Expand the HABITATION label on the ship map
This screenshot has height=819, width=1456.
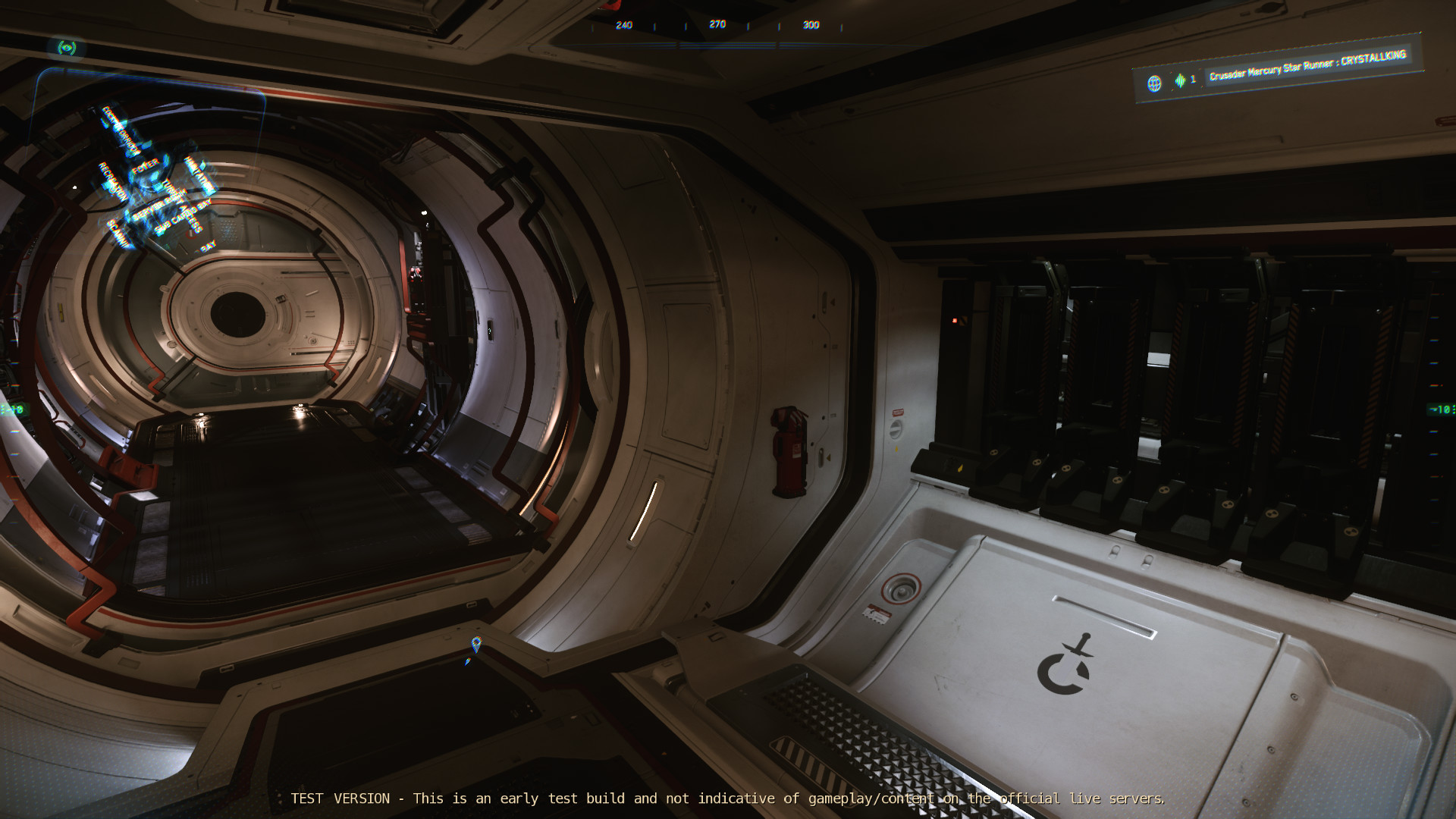click(x=198, y=176)
